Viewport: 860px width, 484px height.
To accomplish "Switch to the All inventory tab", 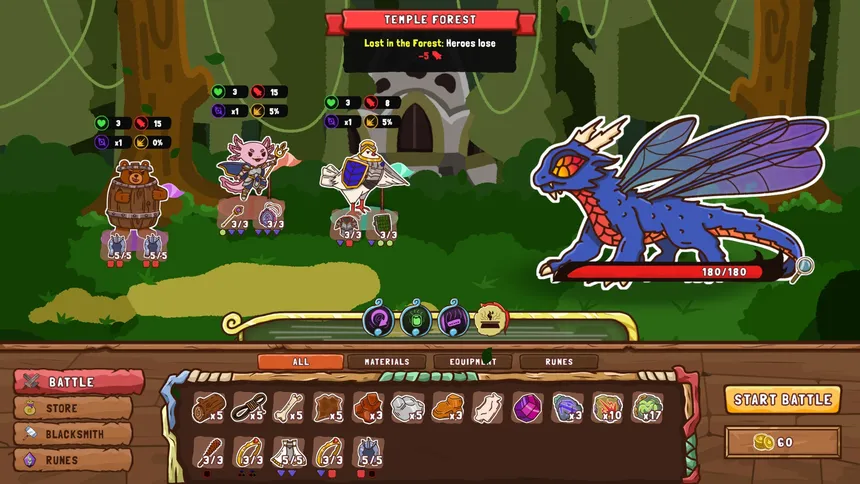I will [300, 362].
